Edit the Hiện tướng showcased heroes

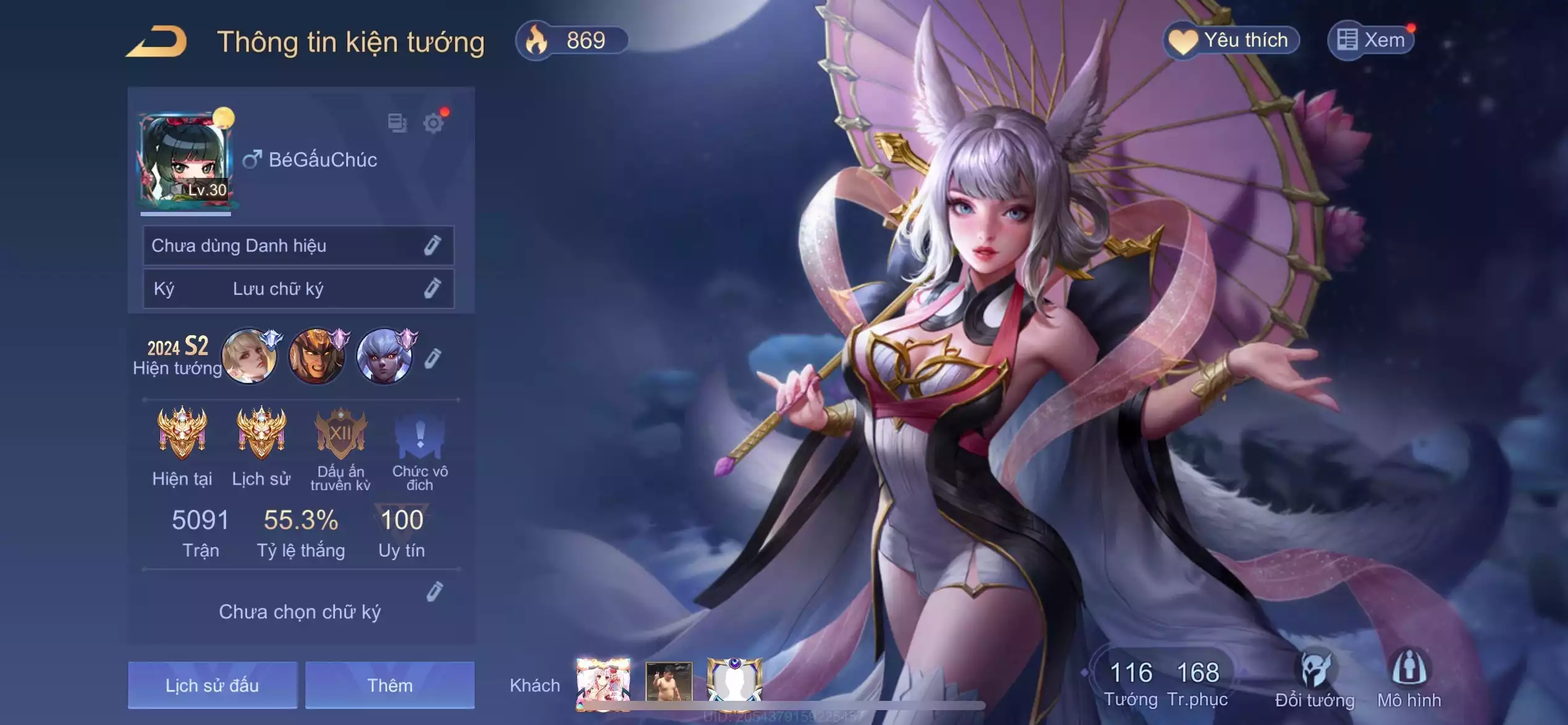[x=433, y=358]
